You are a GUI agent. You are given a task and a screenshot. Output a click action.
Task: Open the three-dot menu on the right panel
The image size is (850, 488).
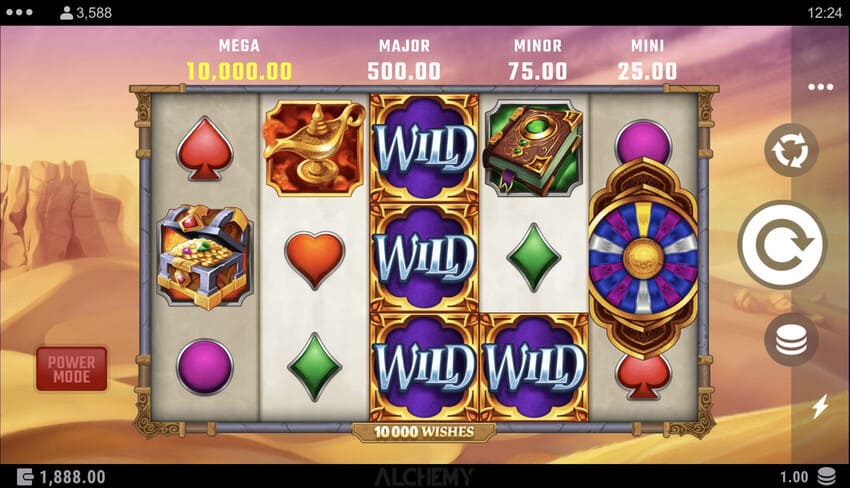pyautogui.click(x=820, y=87)
